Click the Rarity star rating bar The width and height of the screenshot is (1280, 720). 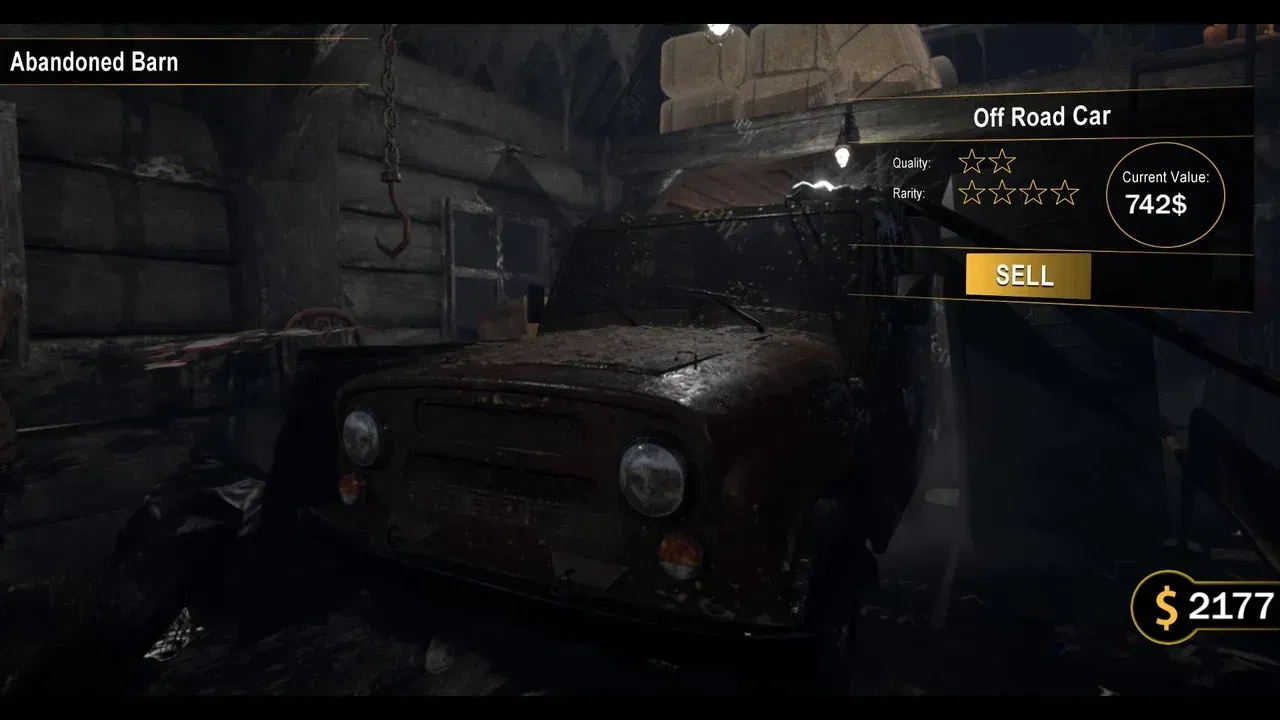click(x=1016, y=192)
